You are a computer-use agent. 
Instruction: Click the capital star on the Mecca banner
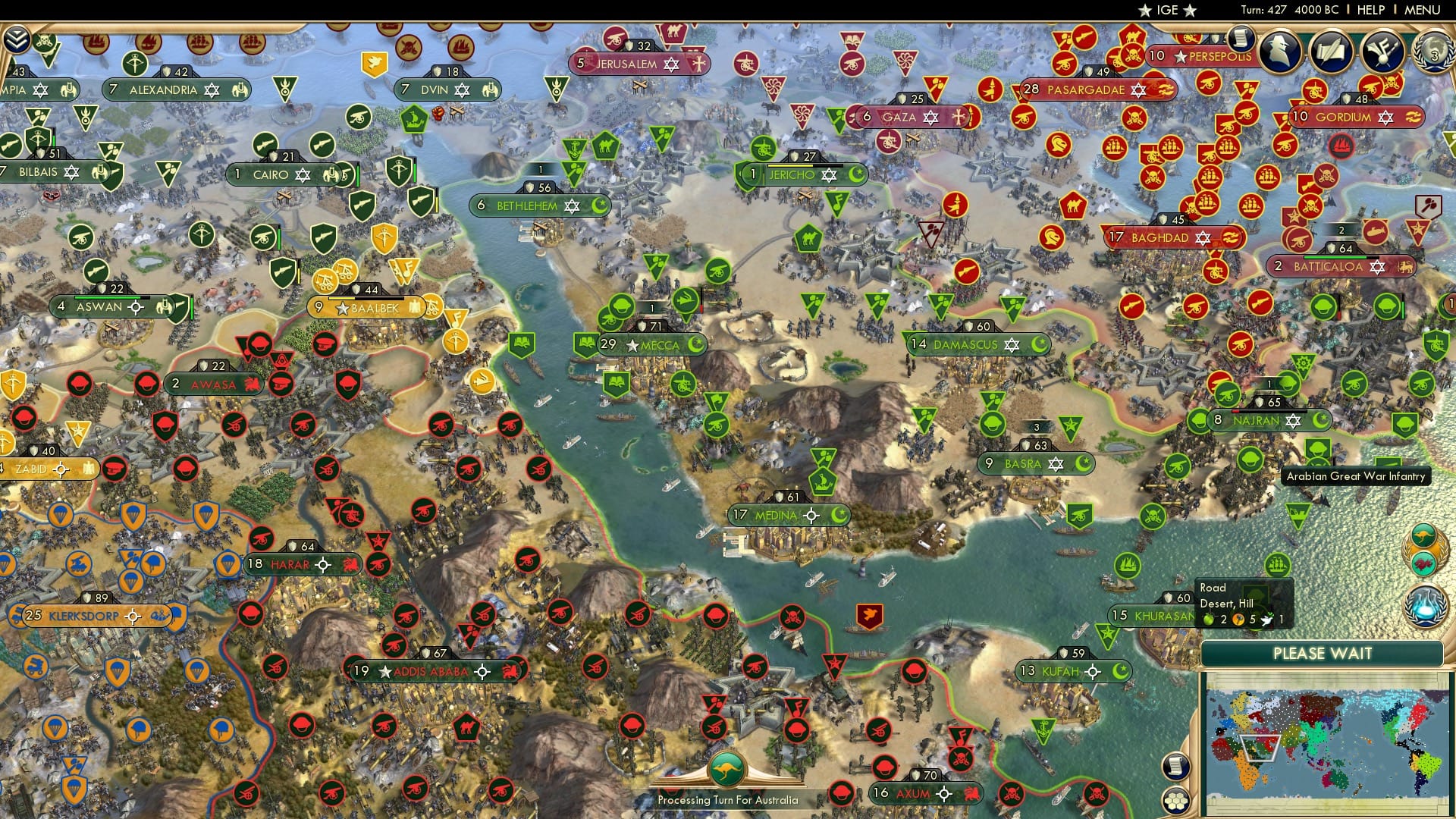click(x=634, y=344)
